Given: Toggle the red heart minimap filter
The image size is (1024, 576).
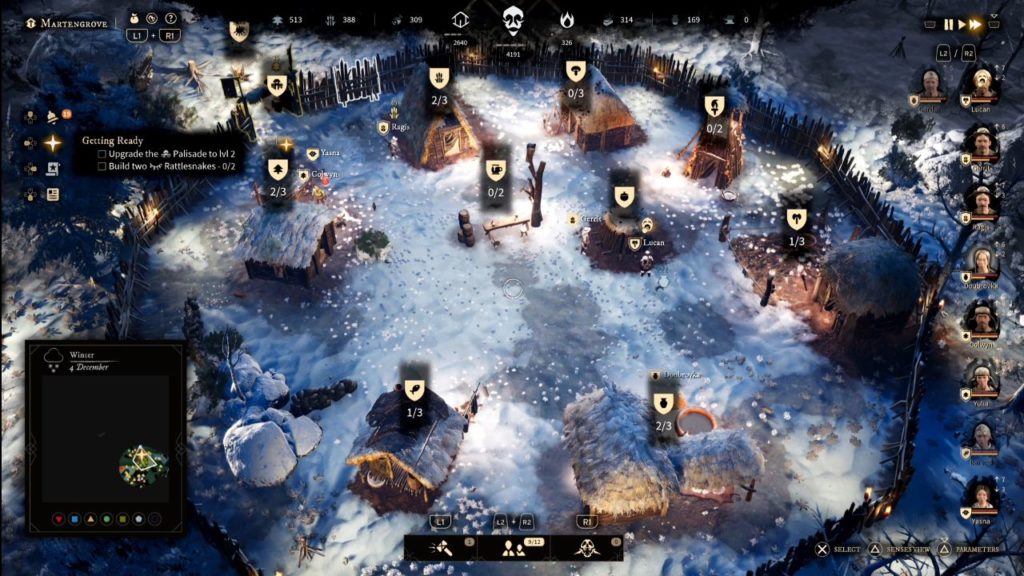Looking at the screenshot, I should (x=56, y=520).
